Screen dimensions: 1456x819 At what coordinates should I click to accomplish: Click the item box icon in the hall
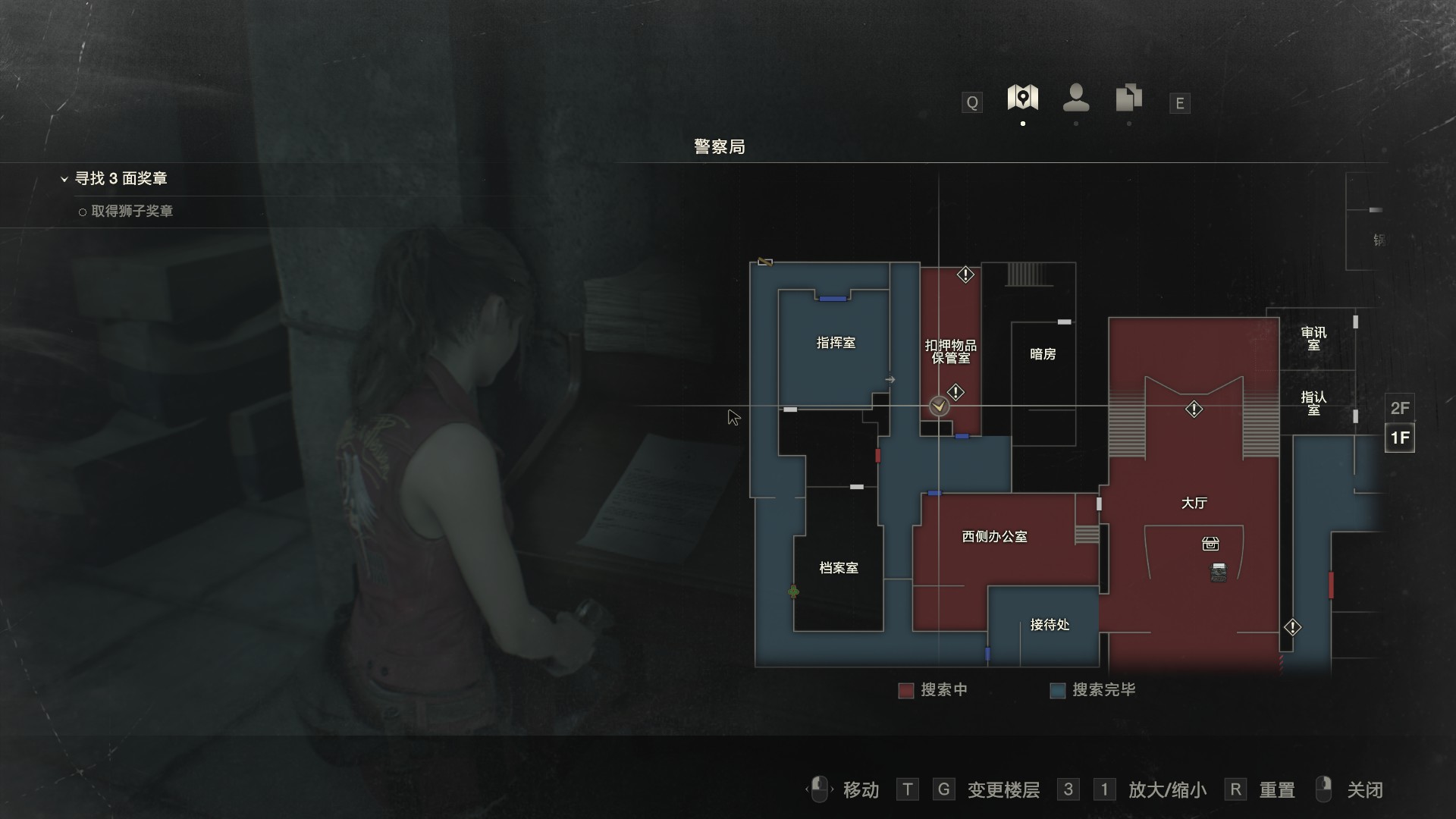tap(1210, 544)
